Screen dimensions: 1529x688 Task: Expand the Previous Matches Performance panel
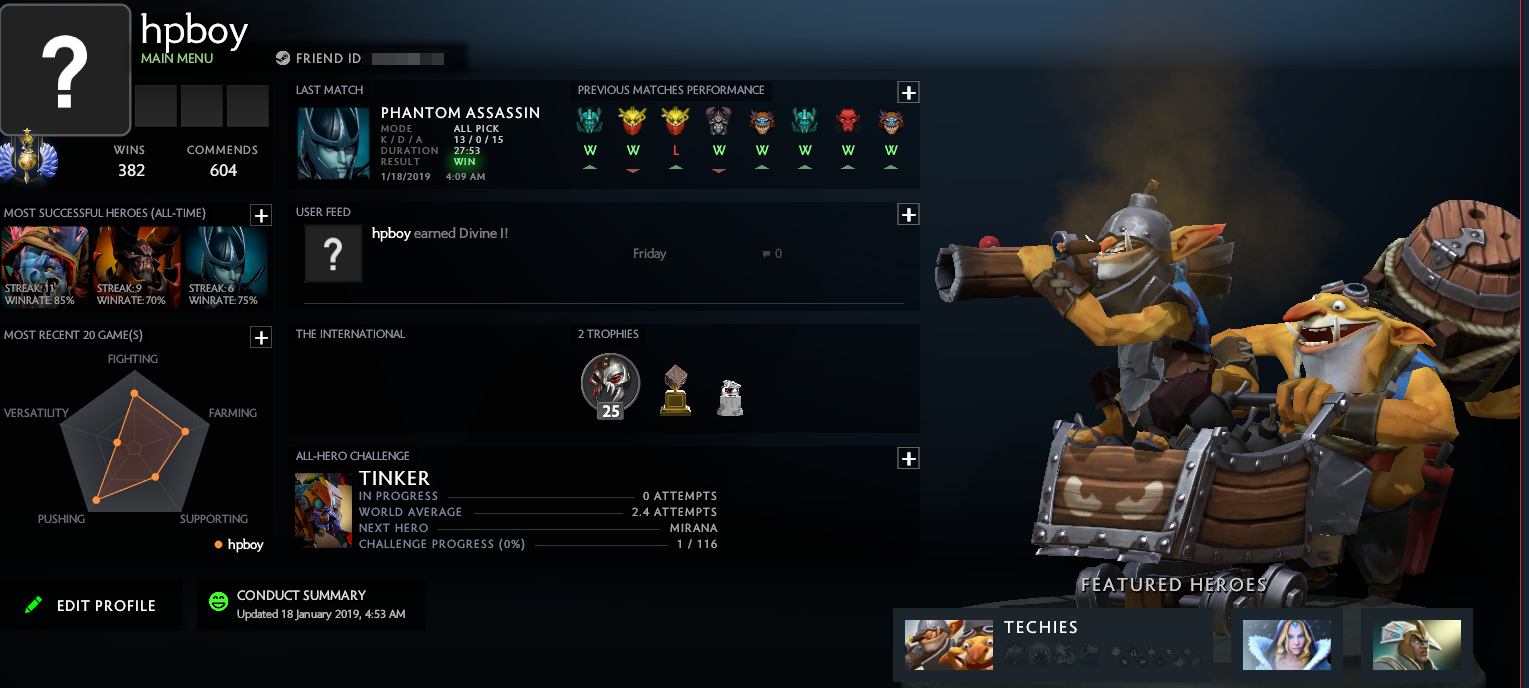point(908,93)
